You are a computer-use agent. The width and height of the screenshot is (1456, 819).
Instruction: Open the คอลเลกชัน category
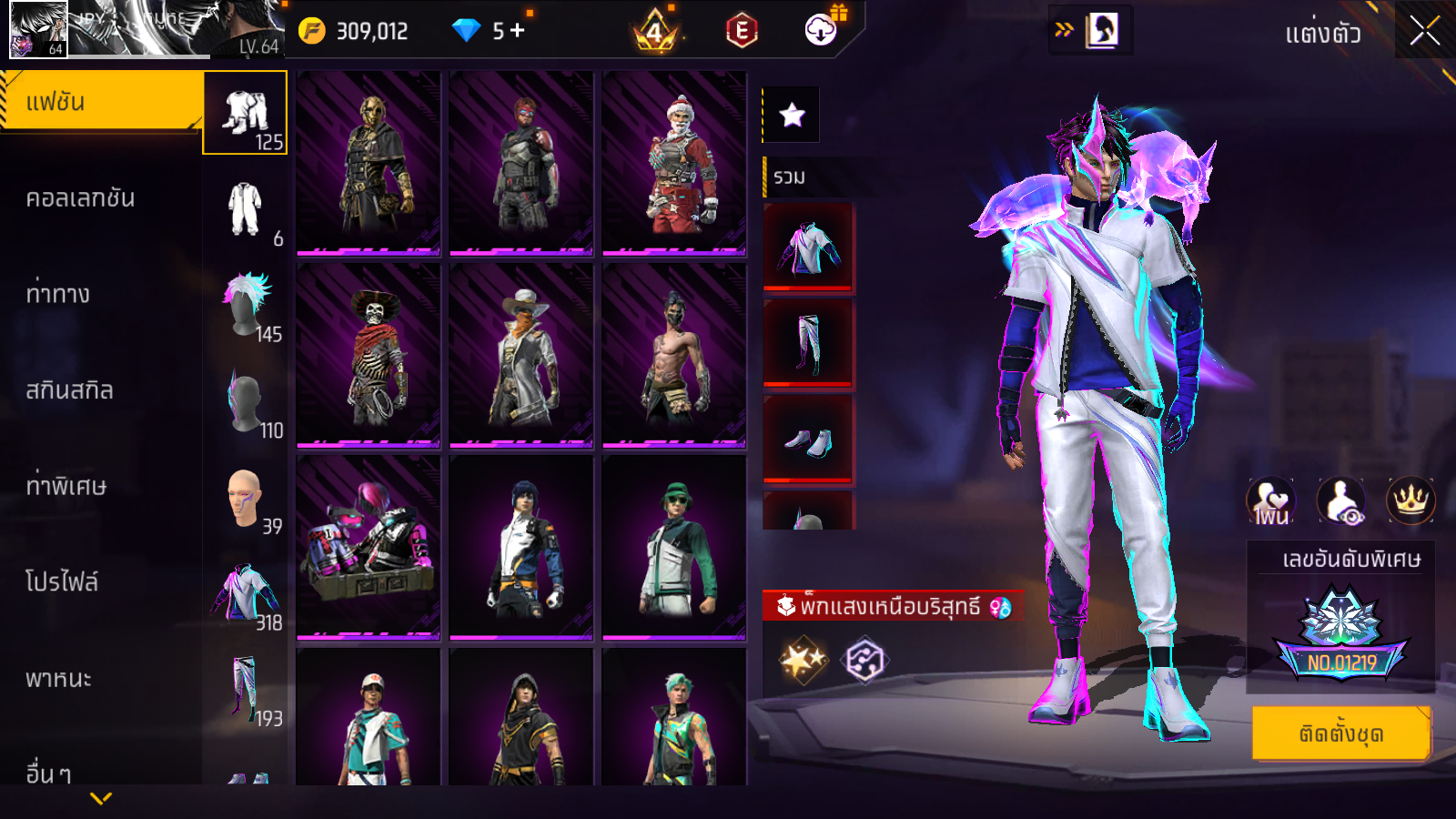80,198
